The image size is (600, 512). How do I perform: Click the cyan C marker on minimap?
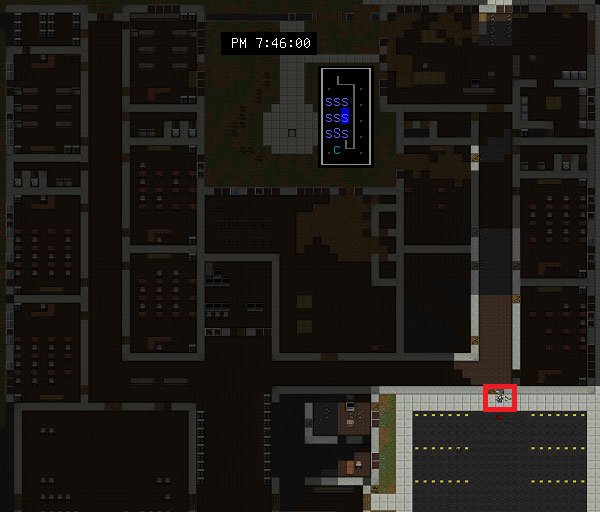click(337, 150)
